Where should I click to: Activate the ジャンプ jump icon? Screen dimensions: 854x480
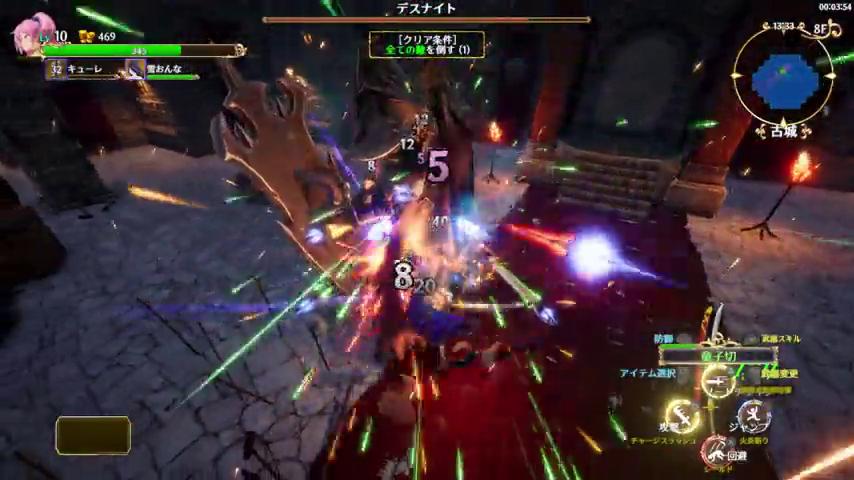752,415
